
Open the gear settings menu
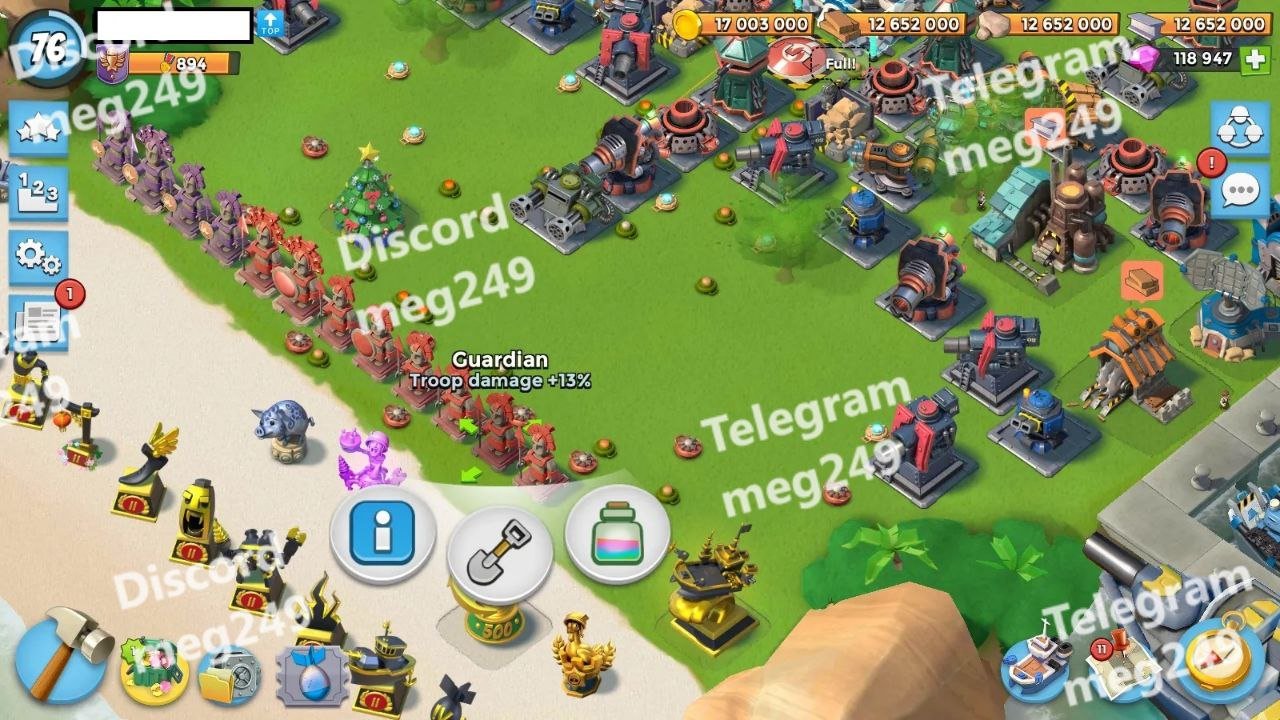[x=38, y=258]
